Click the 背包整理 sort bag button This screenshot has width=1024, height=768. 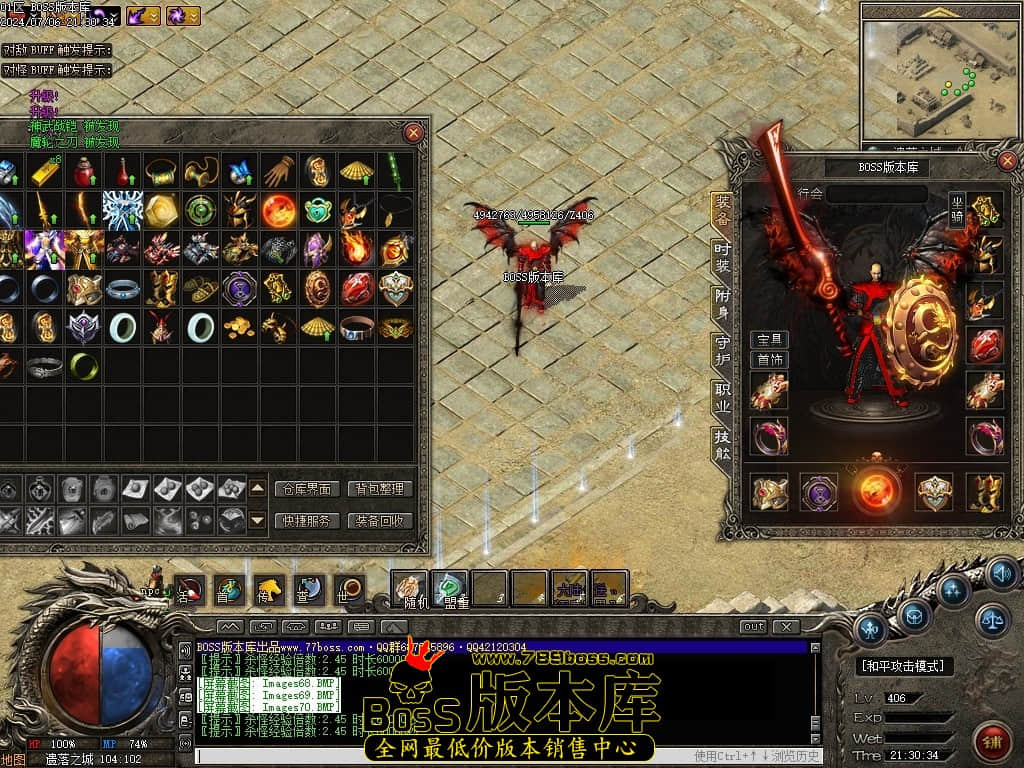click(380, 489)
